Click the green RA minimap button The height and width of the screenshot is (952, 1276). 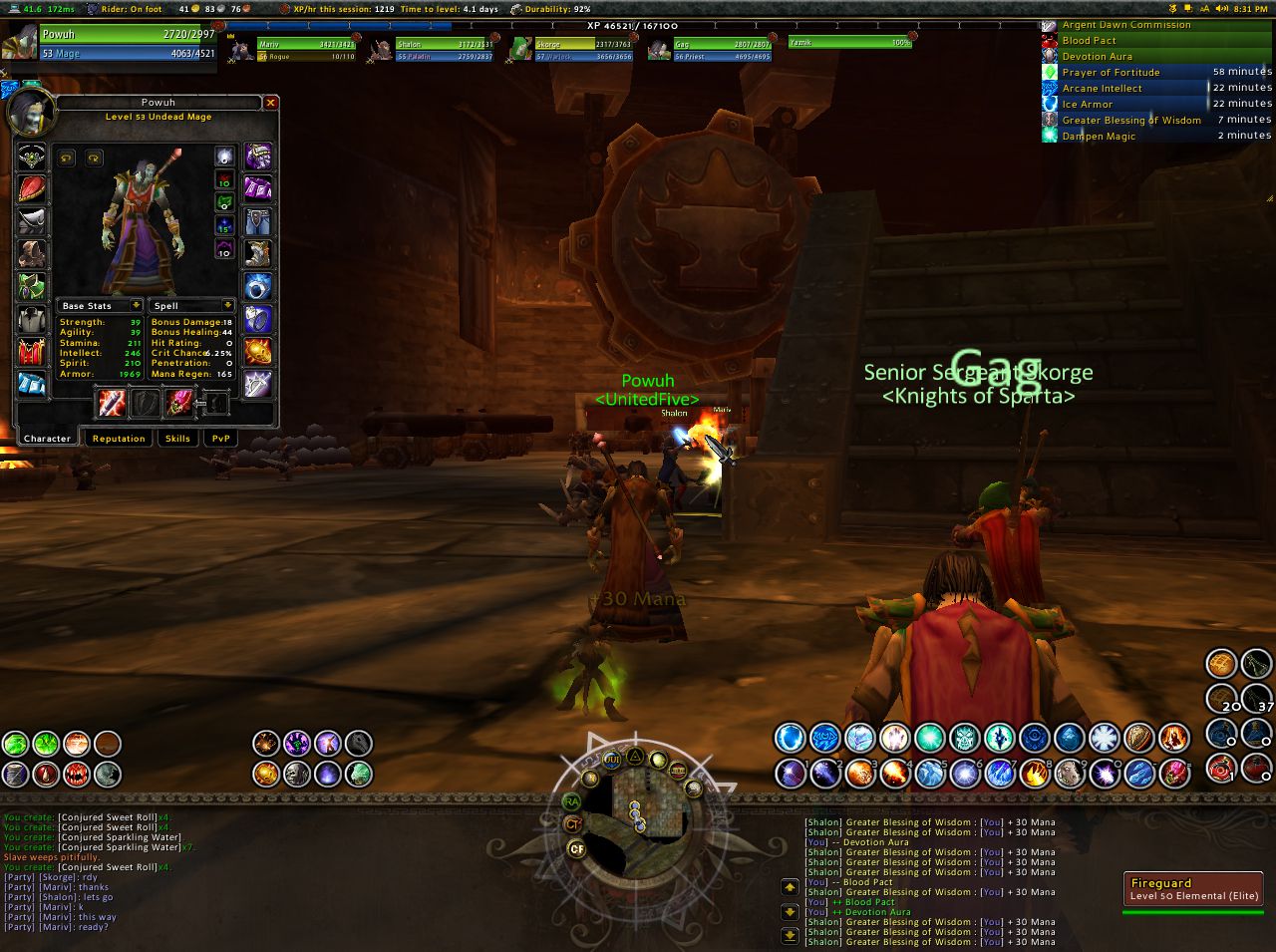click(571, 801)
